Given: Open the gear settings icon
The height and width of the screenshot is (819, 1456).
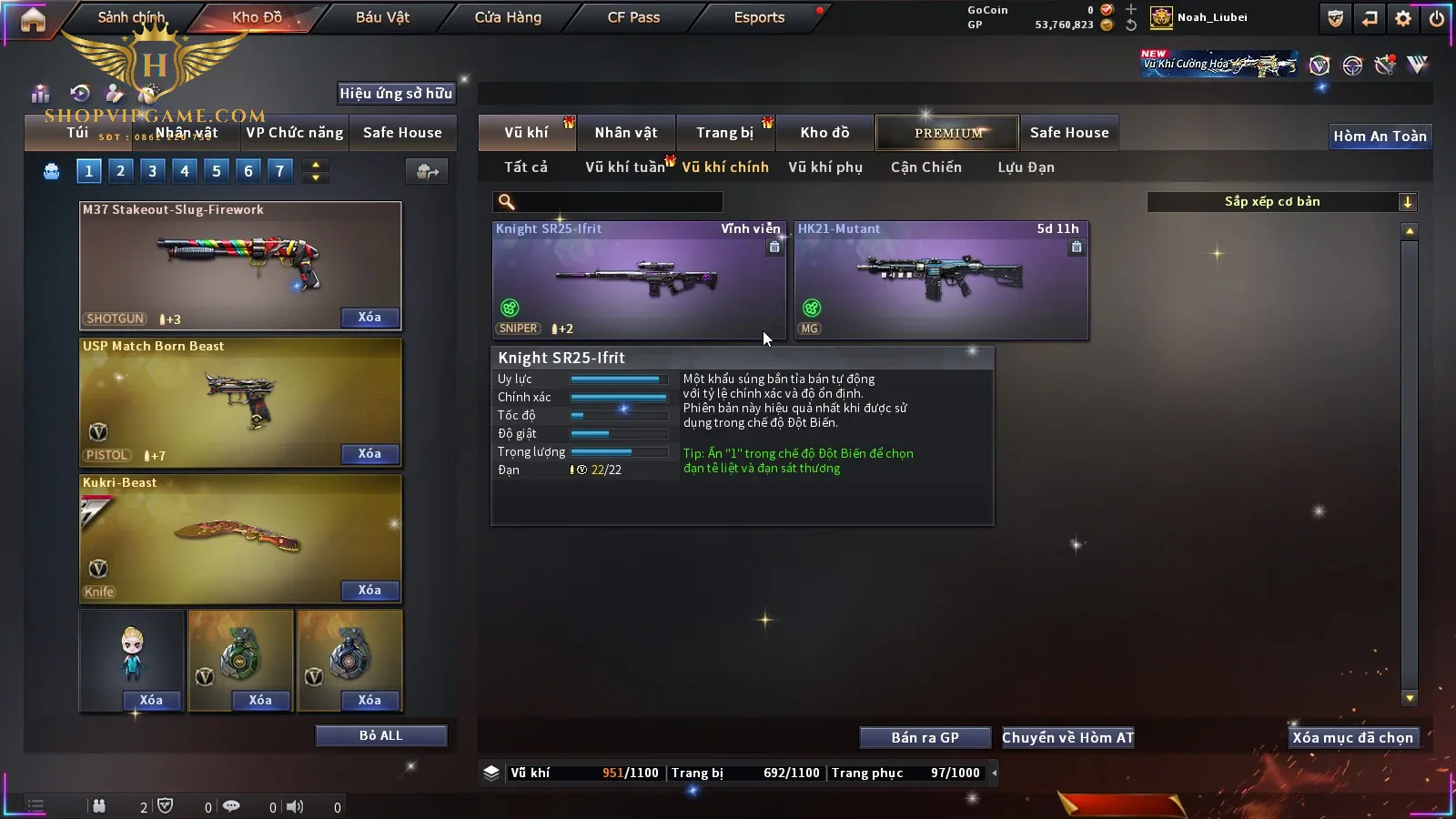Looking at the screenshot, I should click(x=1403, y=18).
